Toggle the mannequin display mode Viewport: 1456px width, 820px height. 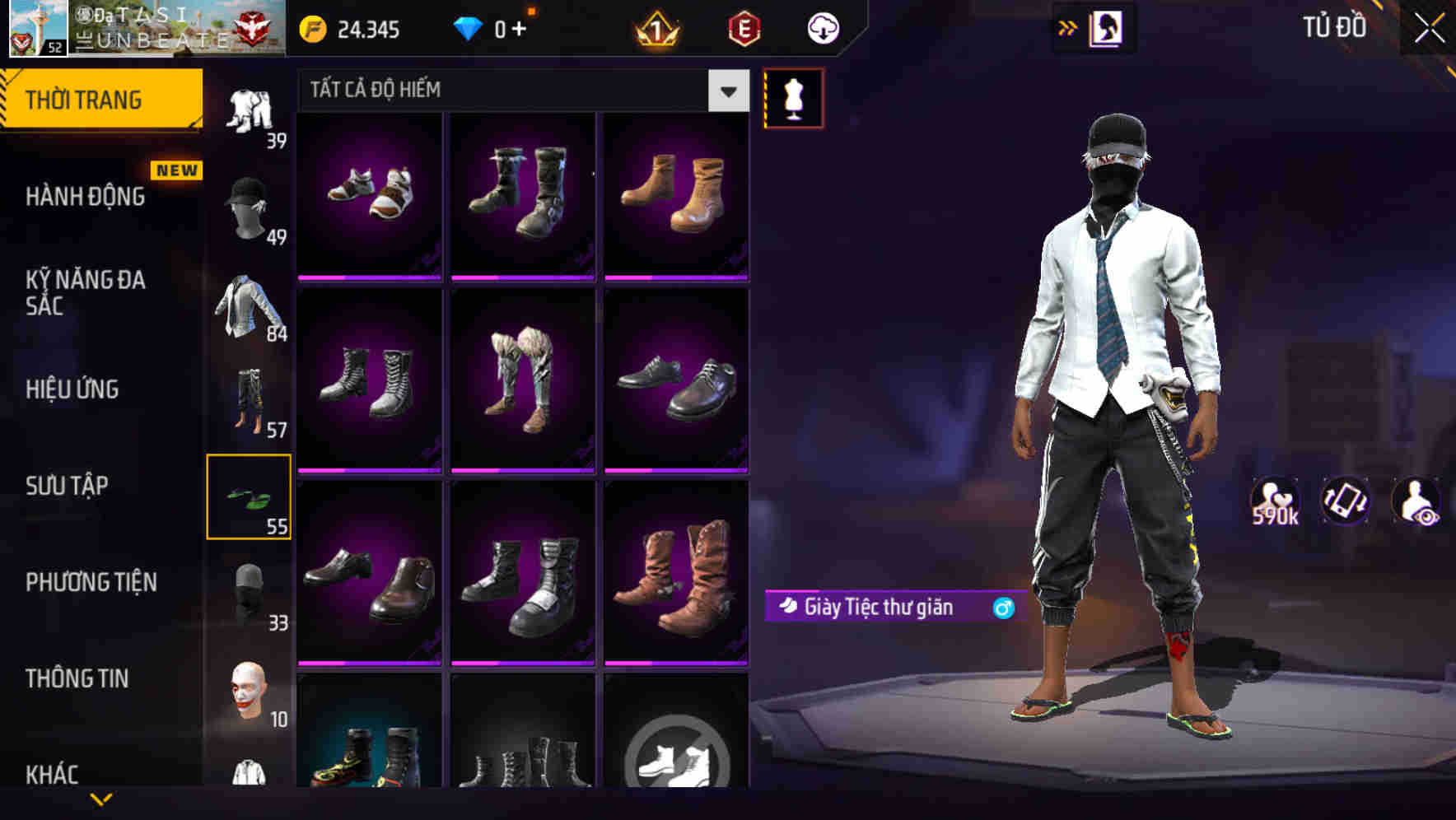point(792,97)
